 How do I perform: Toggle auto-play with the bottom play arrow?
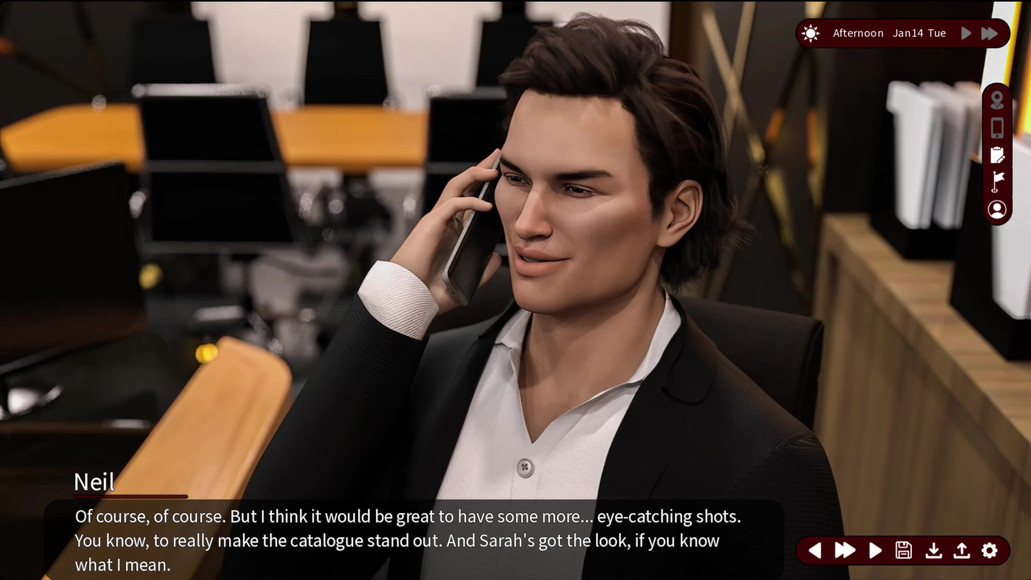coord(875,550)
